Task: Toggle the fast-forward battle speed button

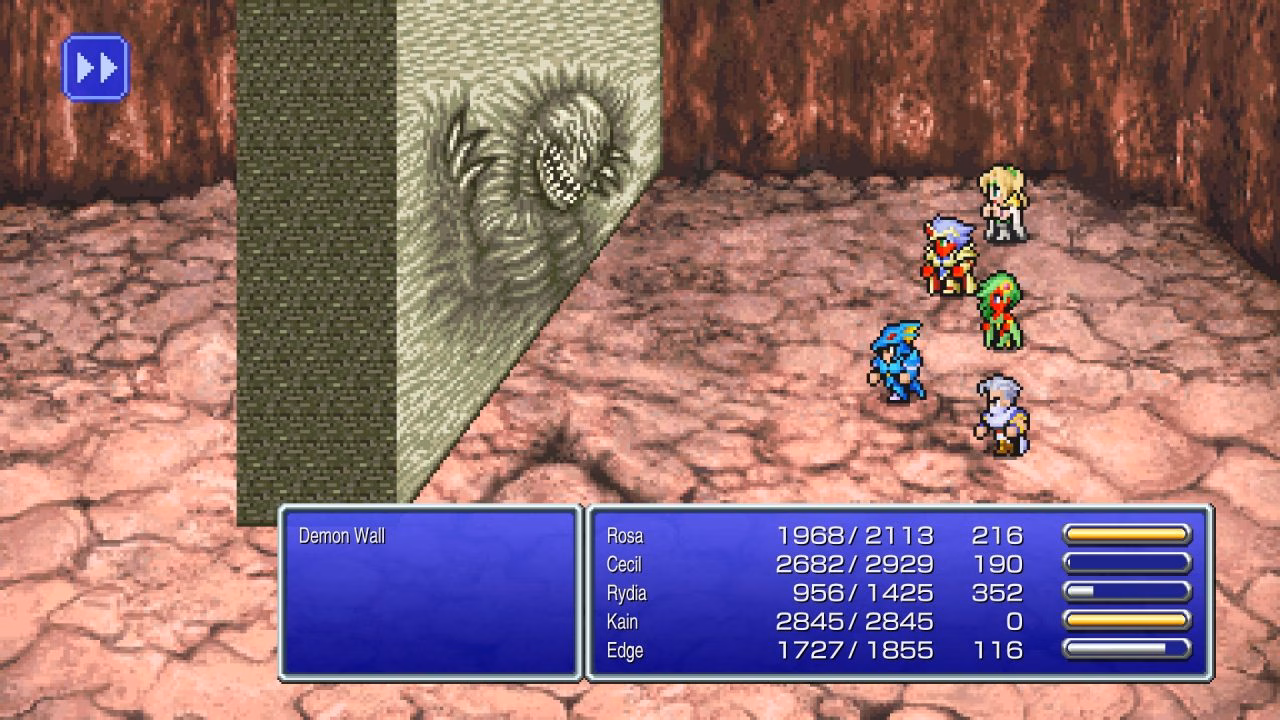Action: pos(96,68)
